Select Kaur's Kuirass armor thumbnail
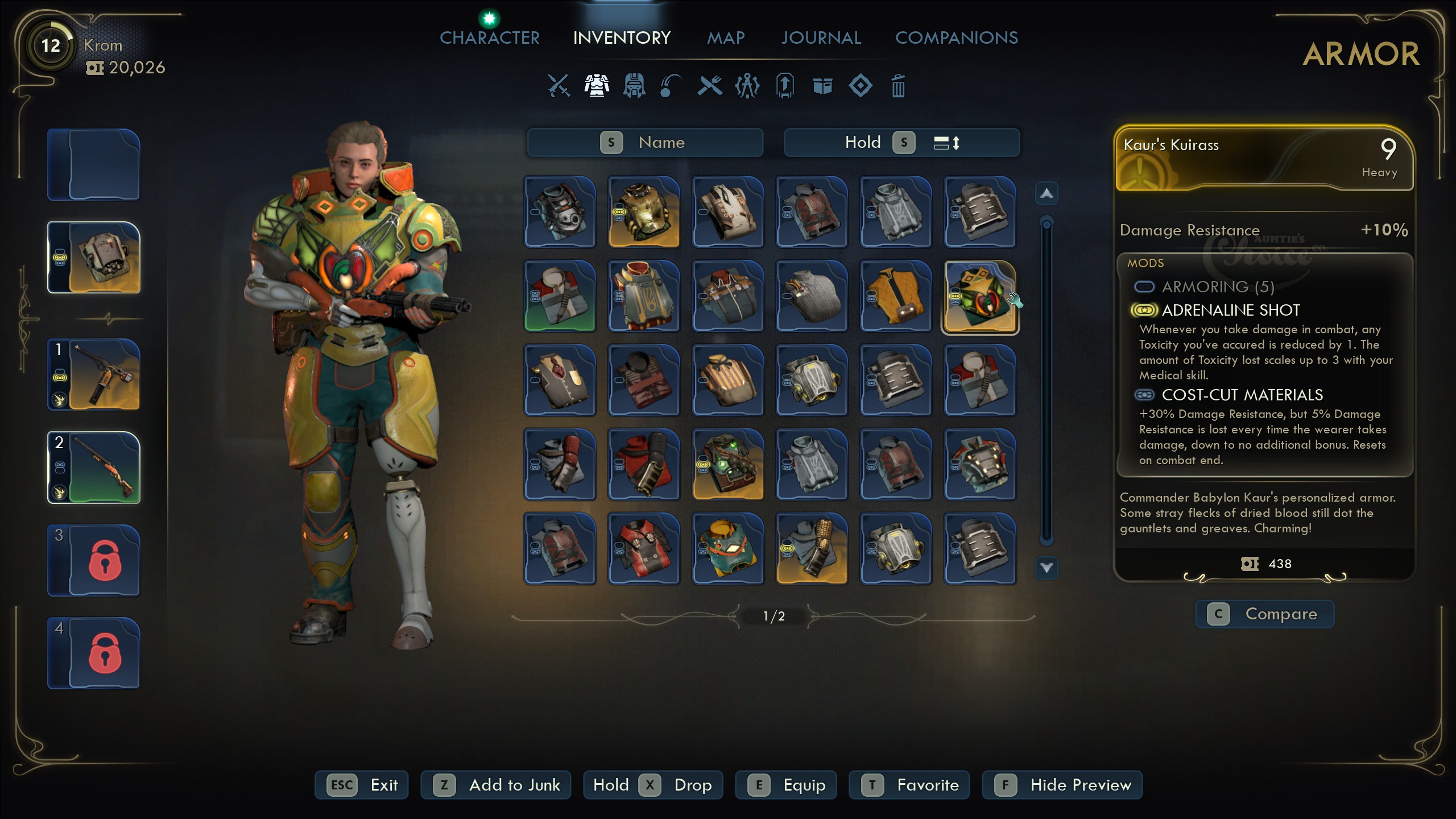This screenshot has width=1456, height=819. [979, 296]
